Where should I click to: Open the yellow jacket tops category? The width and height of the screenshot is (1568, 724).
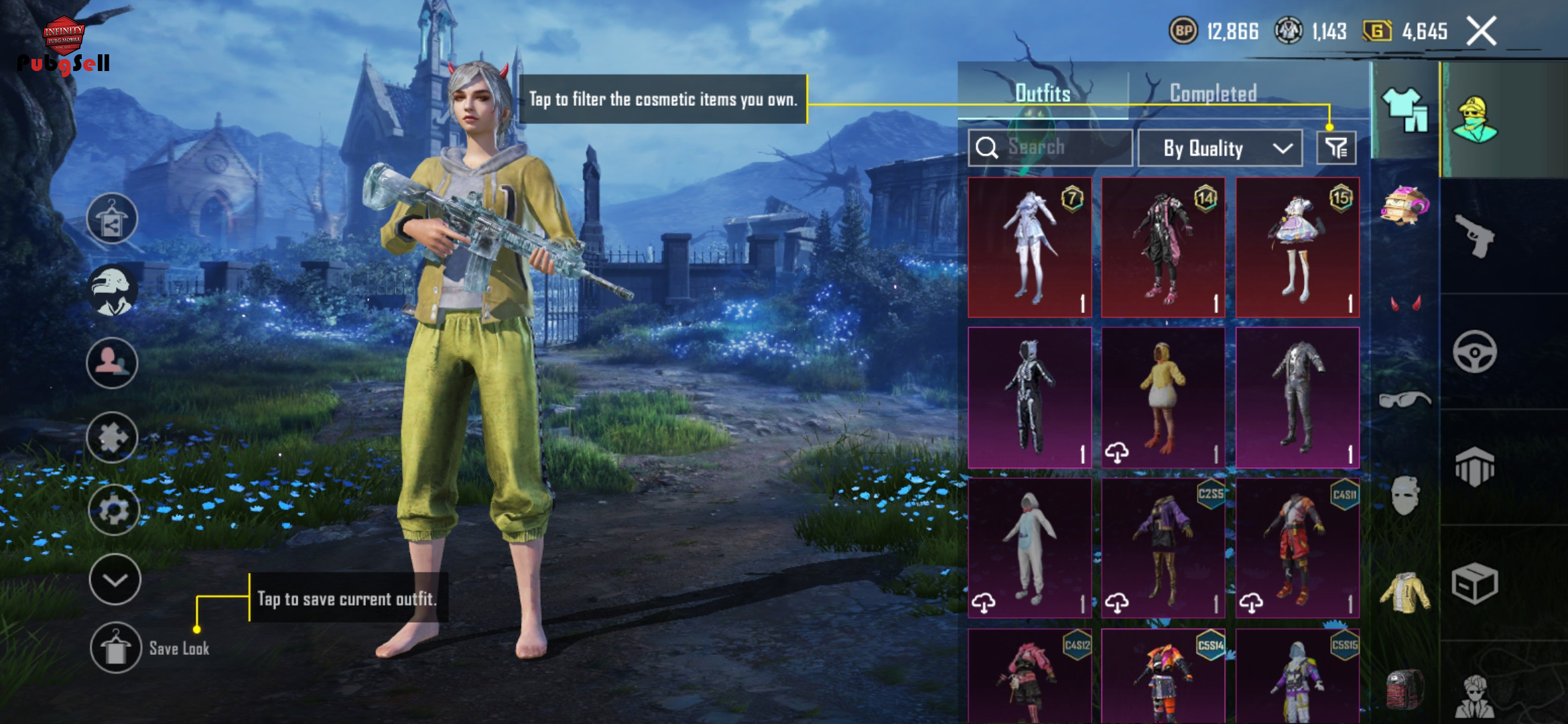click(x=1404, y=592)
